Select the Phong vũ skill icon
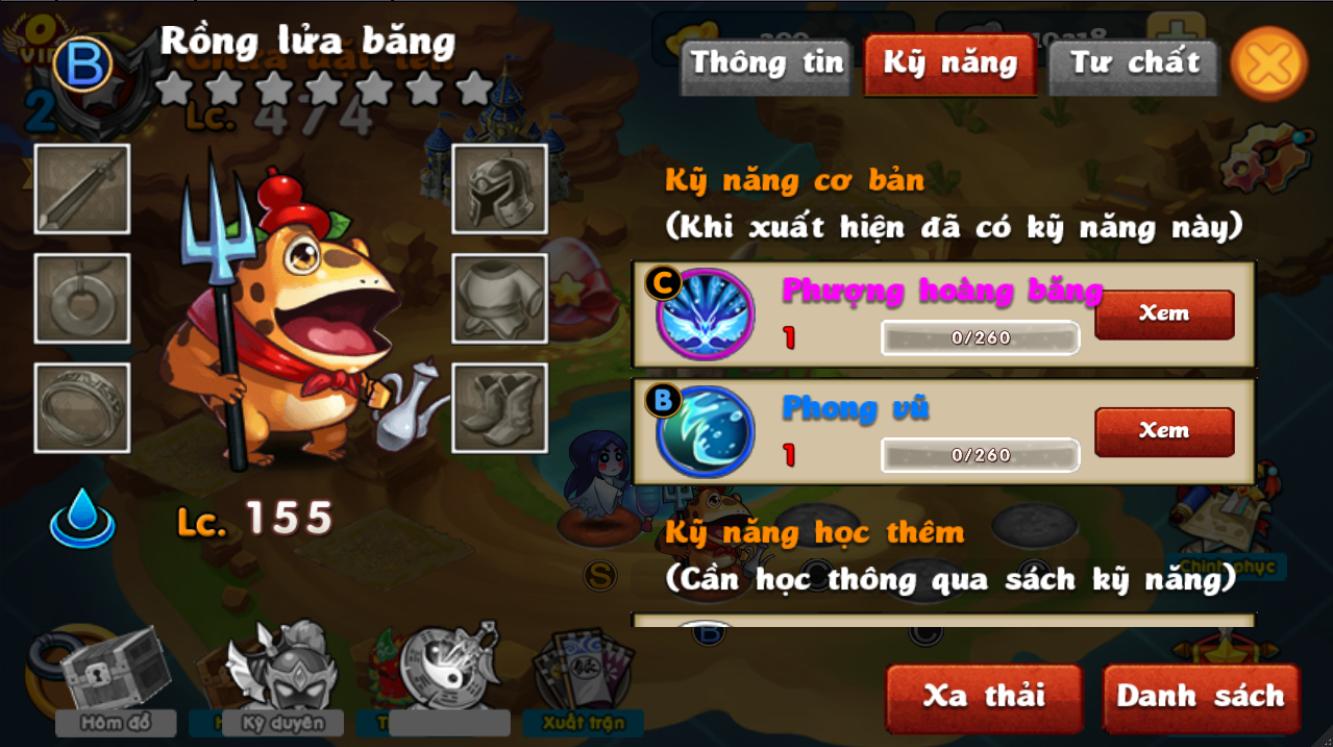The height and width of the screenshot is (747, 1333). click(706, 430)
